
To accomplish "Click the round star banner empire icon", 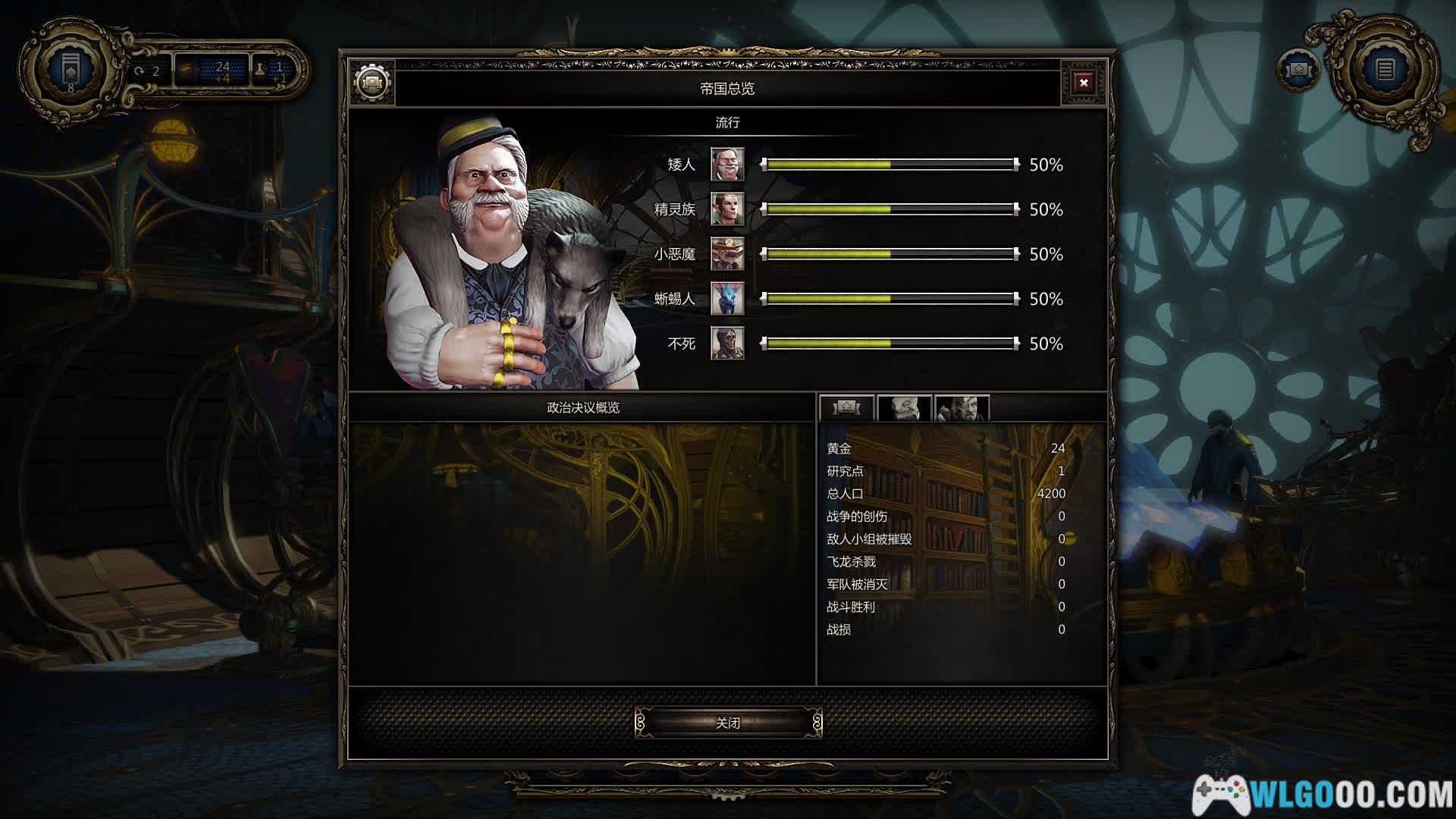I will click(x=1299, y=70).
